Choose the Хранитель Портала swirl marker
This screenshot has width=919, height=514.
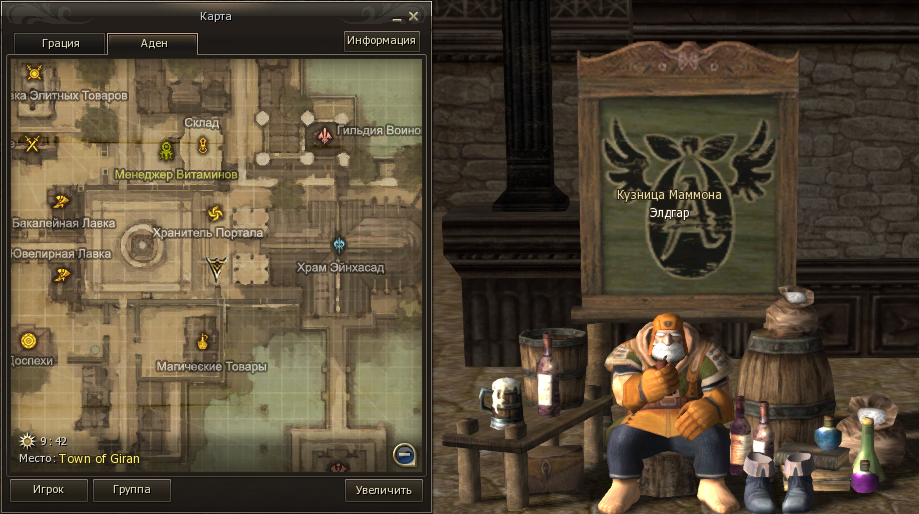click(214, 213)
